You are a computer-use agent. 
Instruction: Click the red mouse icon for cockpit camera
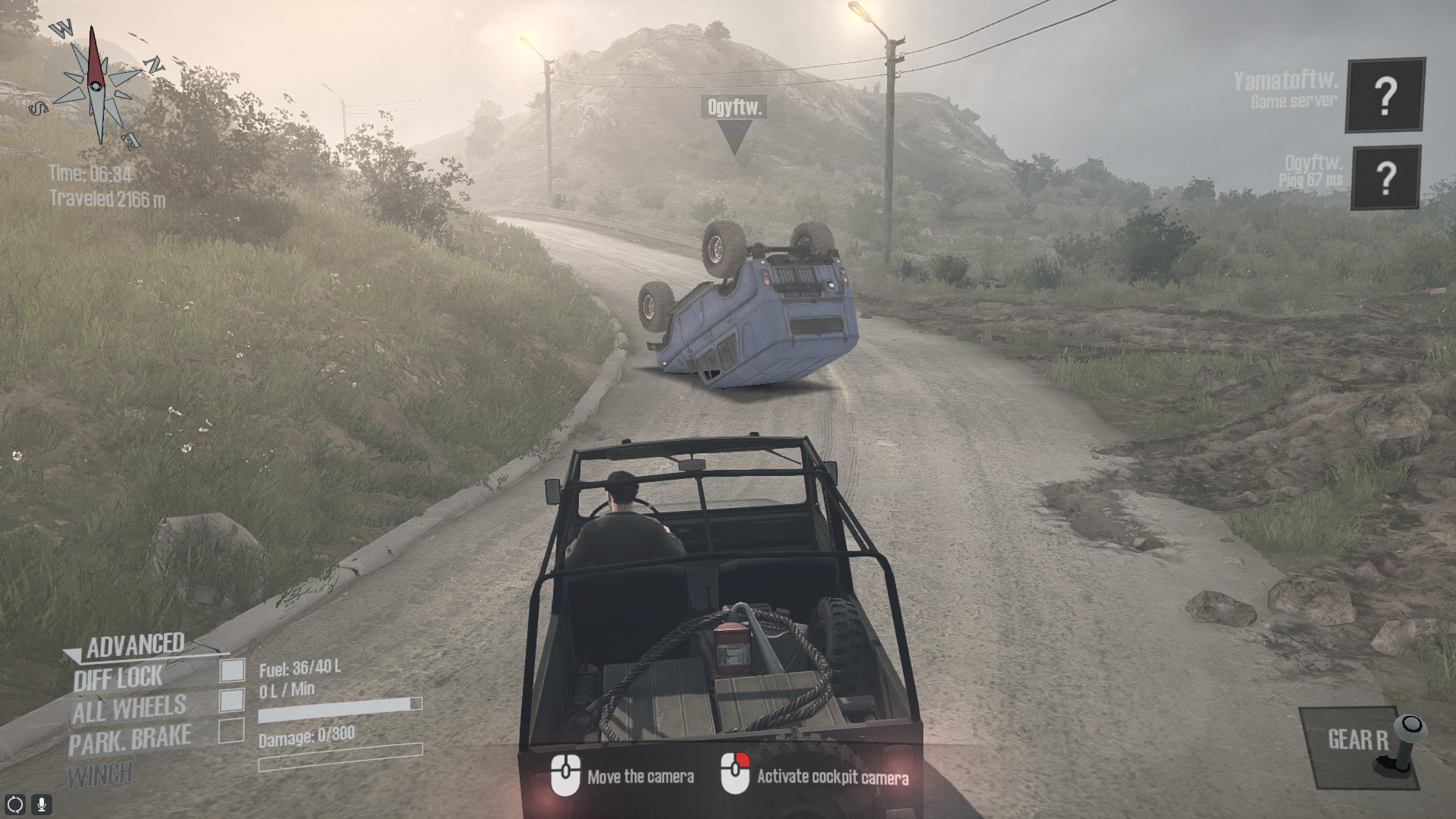734,776
